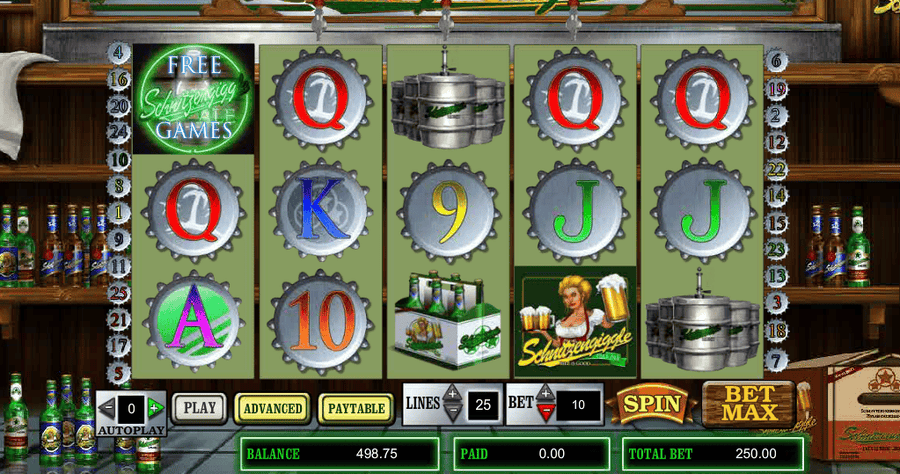900x474 pixels.
Task: Select payline 24 bottle cap
Action: 120,132
